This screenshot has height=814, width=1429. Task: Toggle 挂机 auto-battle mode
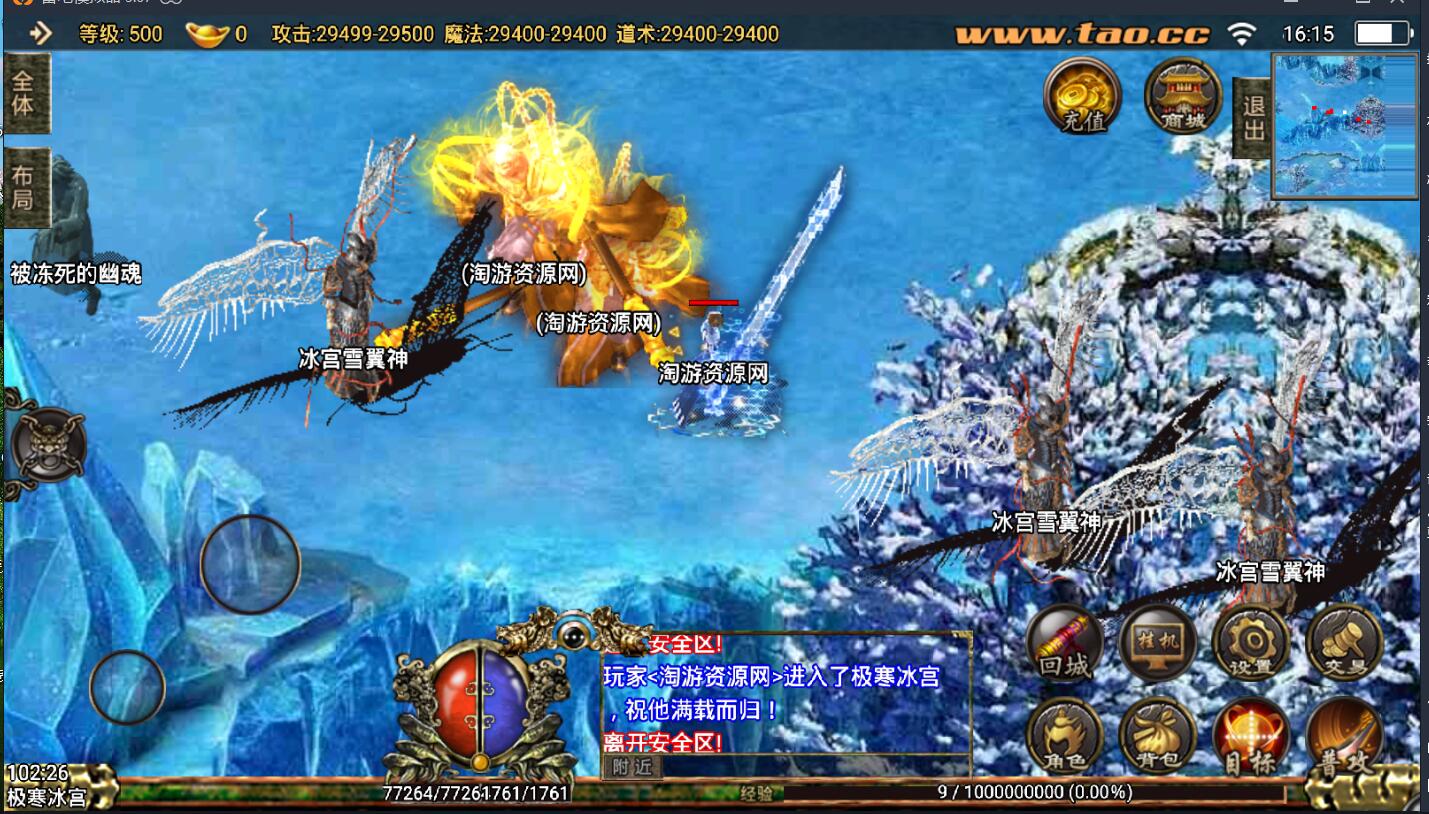(x=1158, y=642)
